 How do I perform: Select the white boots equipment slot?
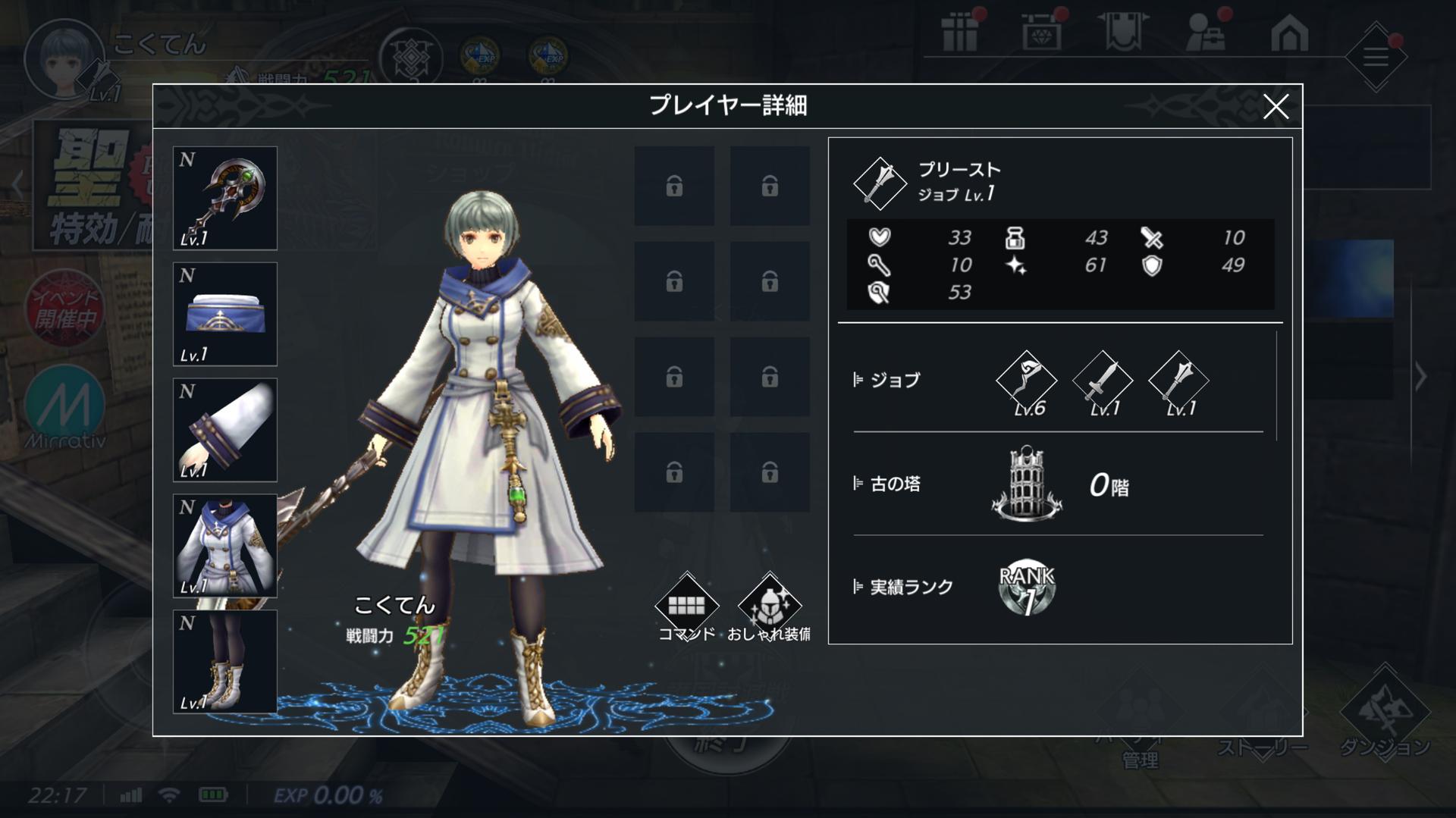tap(225, 661)
